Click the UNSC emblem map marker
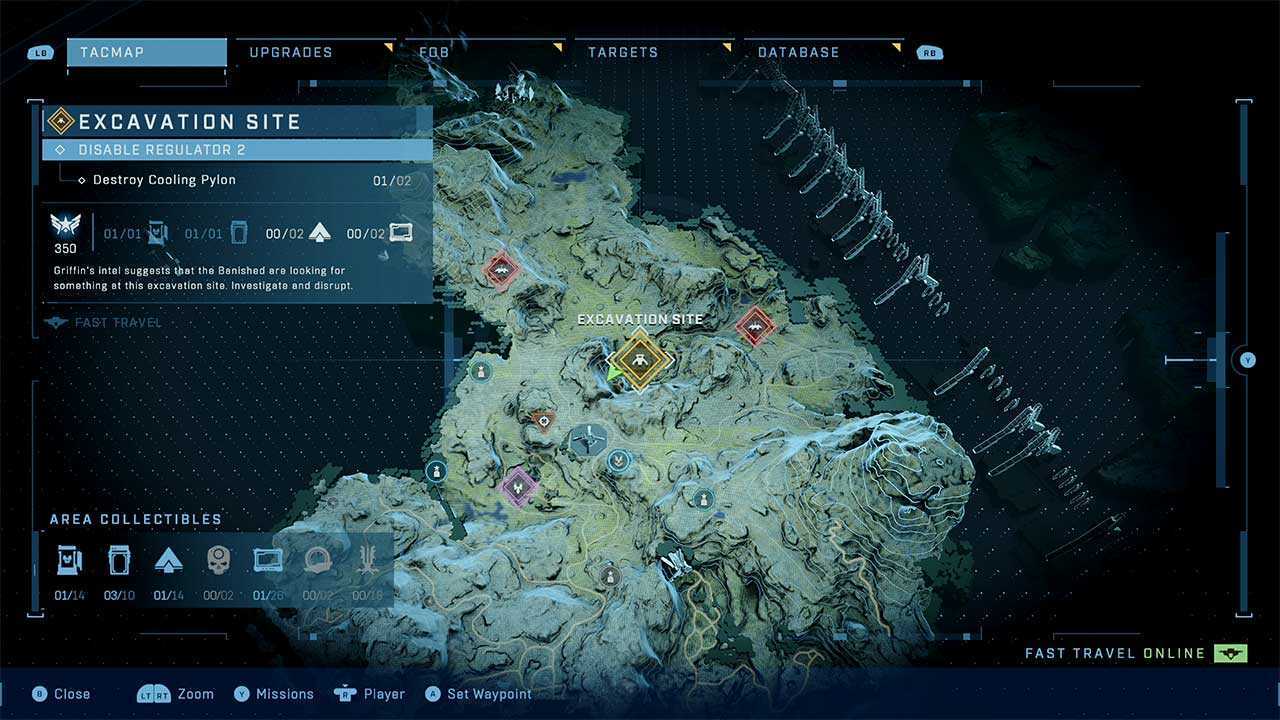 620,461
